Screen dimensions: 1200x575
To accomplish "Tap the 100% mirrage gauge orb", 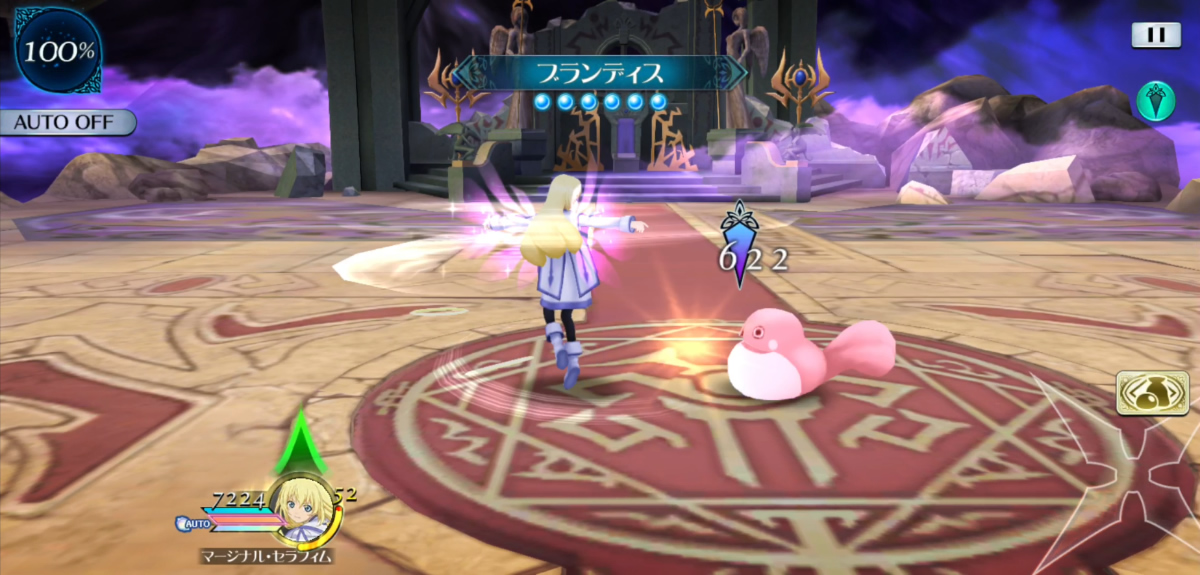I will tap(57, 50).
